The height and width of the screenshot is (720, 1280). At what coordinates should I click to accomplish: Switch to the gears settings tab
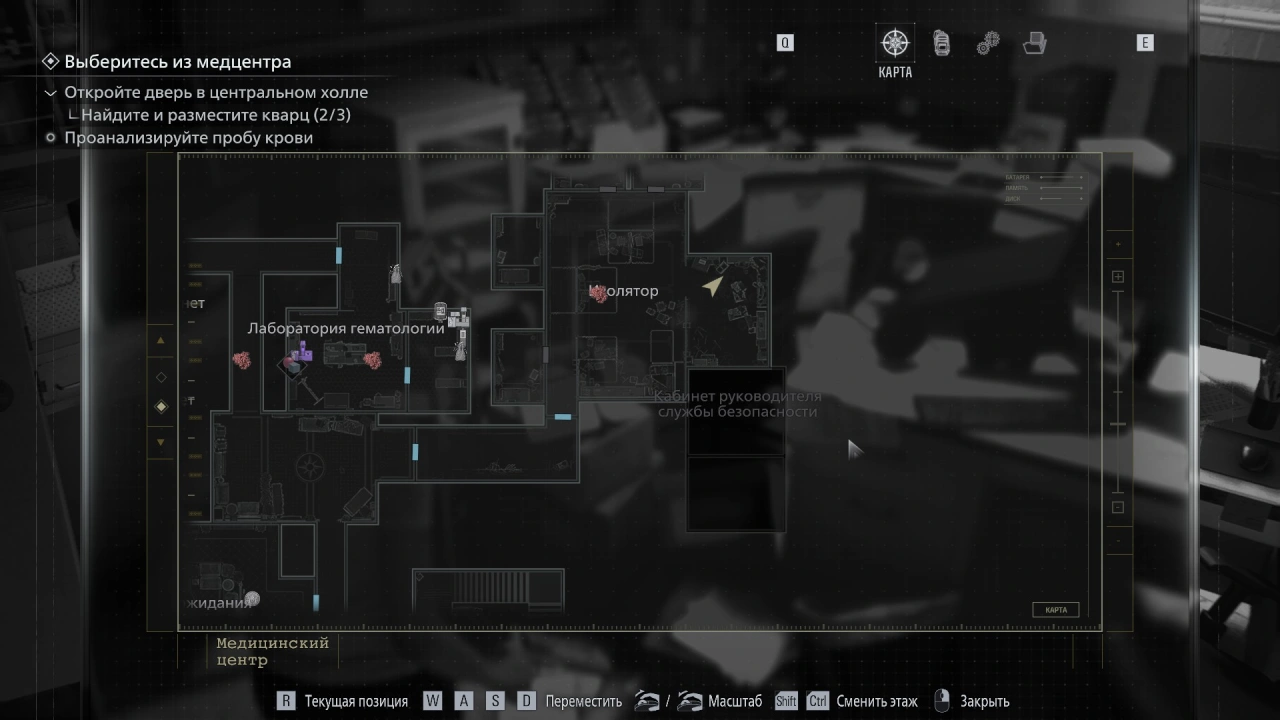(x=988, y=43)
